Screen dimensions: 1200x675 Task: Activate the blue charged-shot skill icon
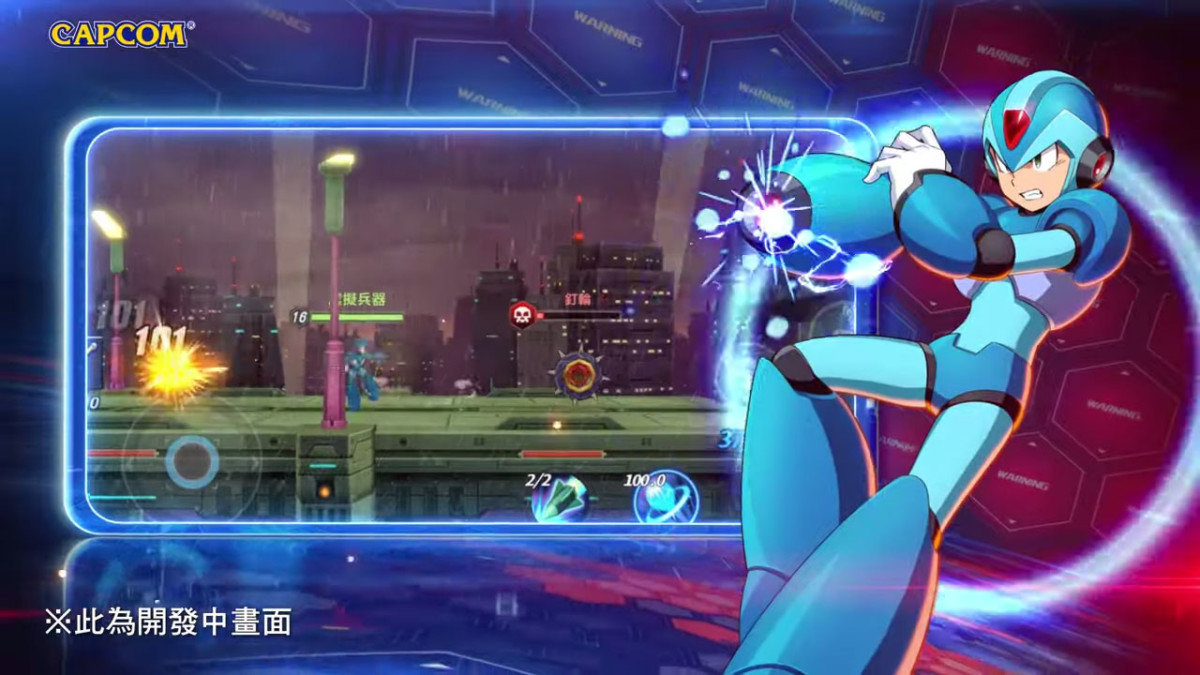[664, 497]
